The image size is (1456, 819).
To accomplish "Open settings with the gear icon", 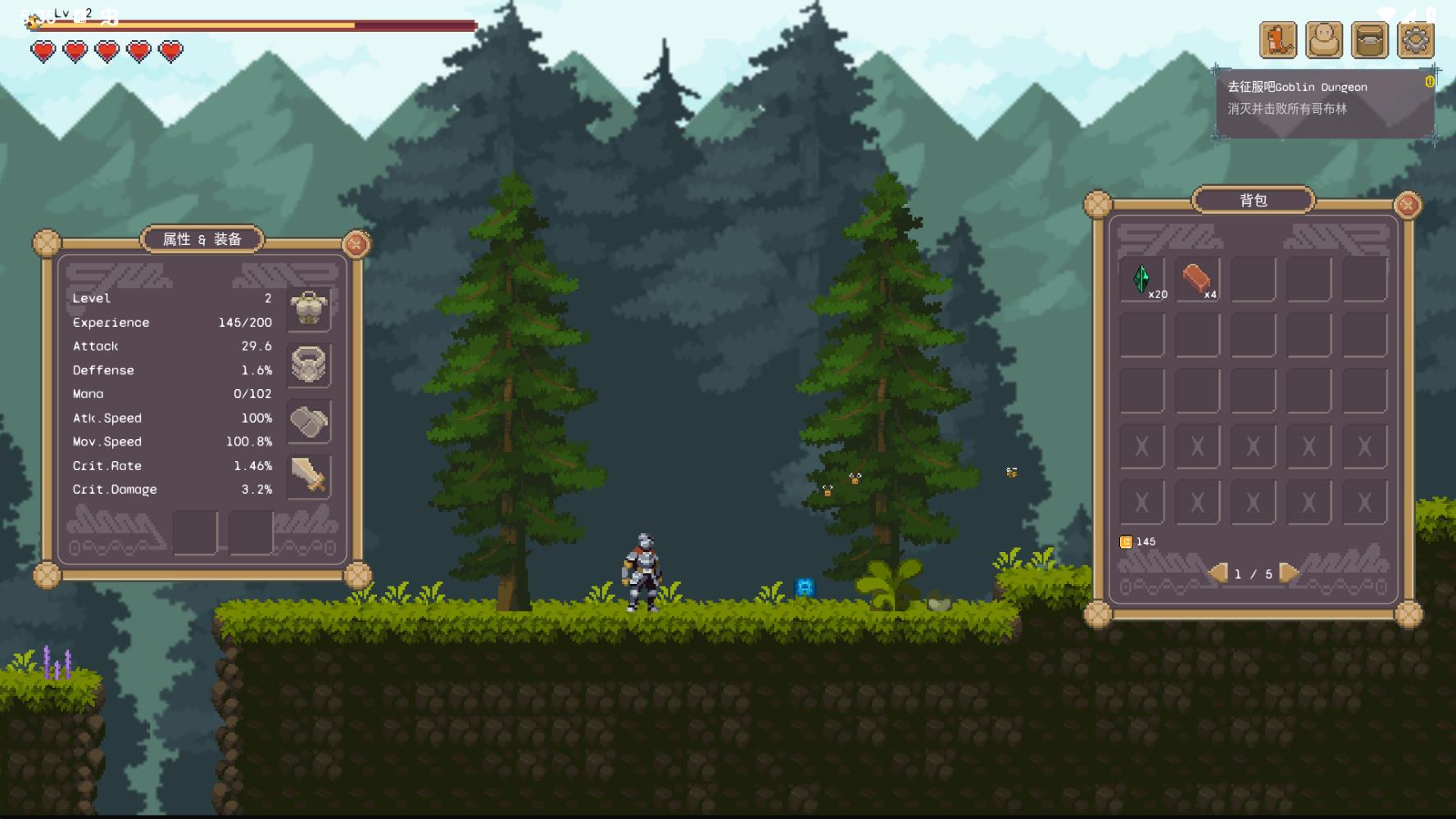I will [1416, 39].
